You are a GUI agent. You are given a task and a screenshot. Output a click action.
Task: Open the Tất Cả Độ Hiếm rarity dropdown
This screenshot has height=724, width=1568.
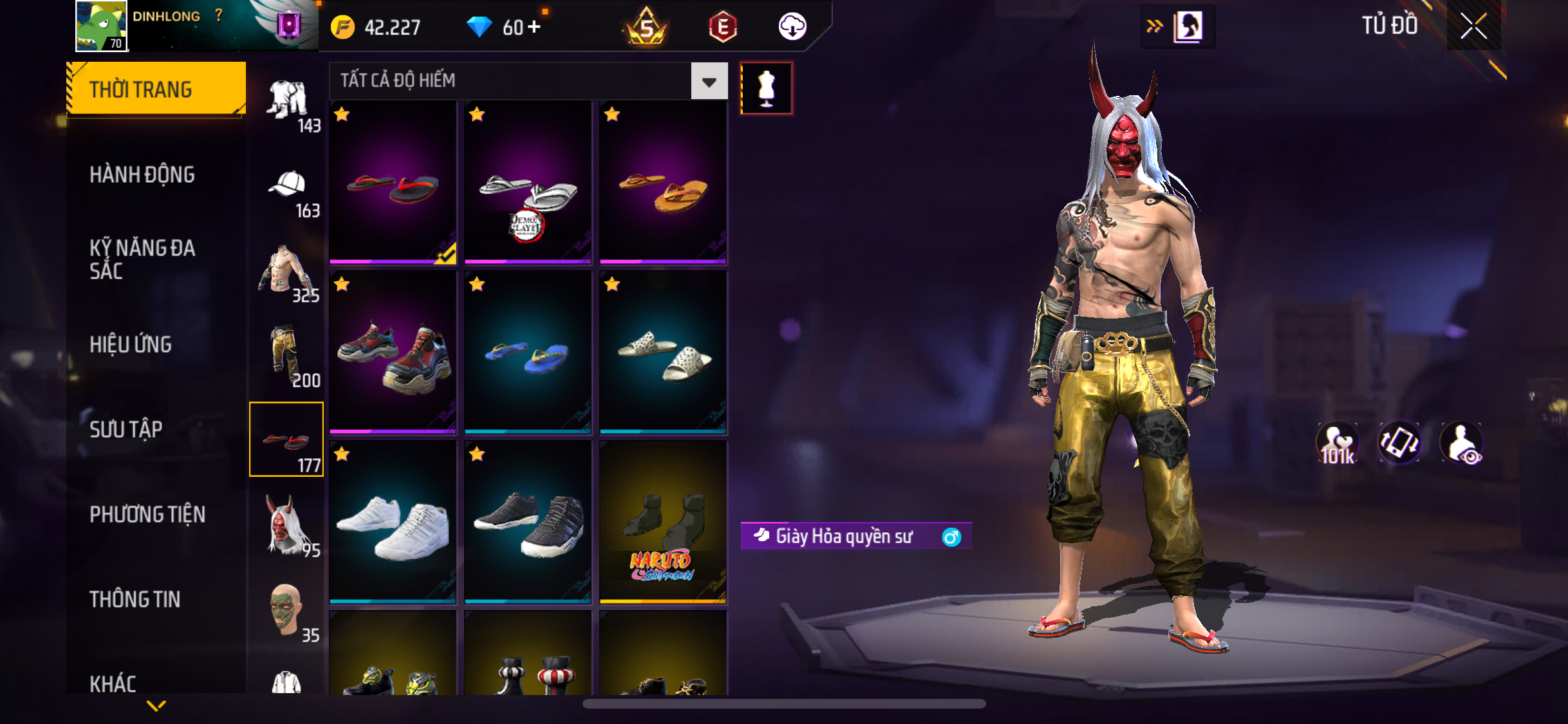coord(709,81)
